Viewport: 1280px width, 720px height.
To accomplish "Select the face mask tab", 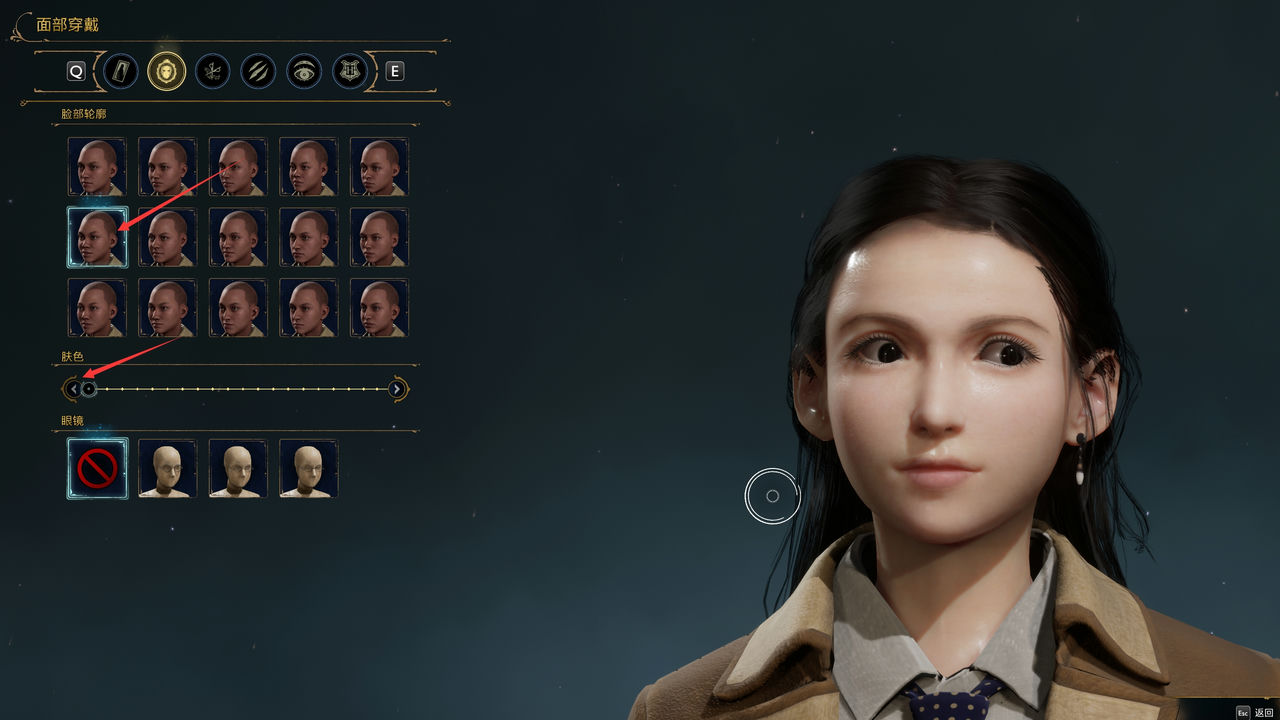I will point(167,71).
